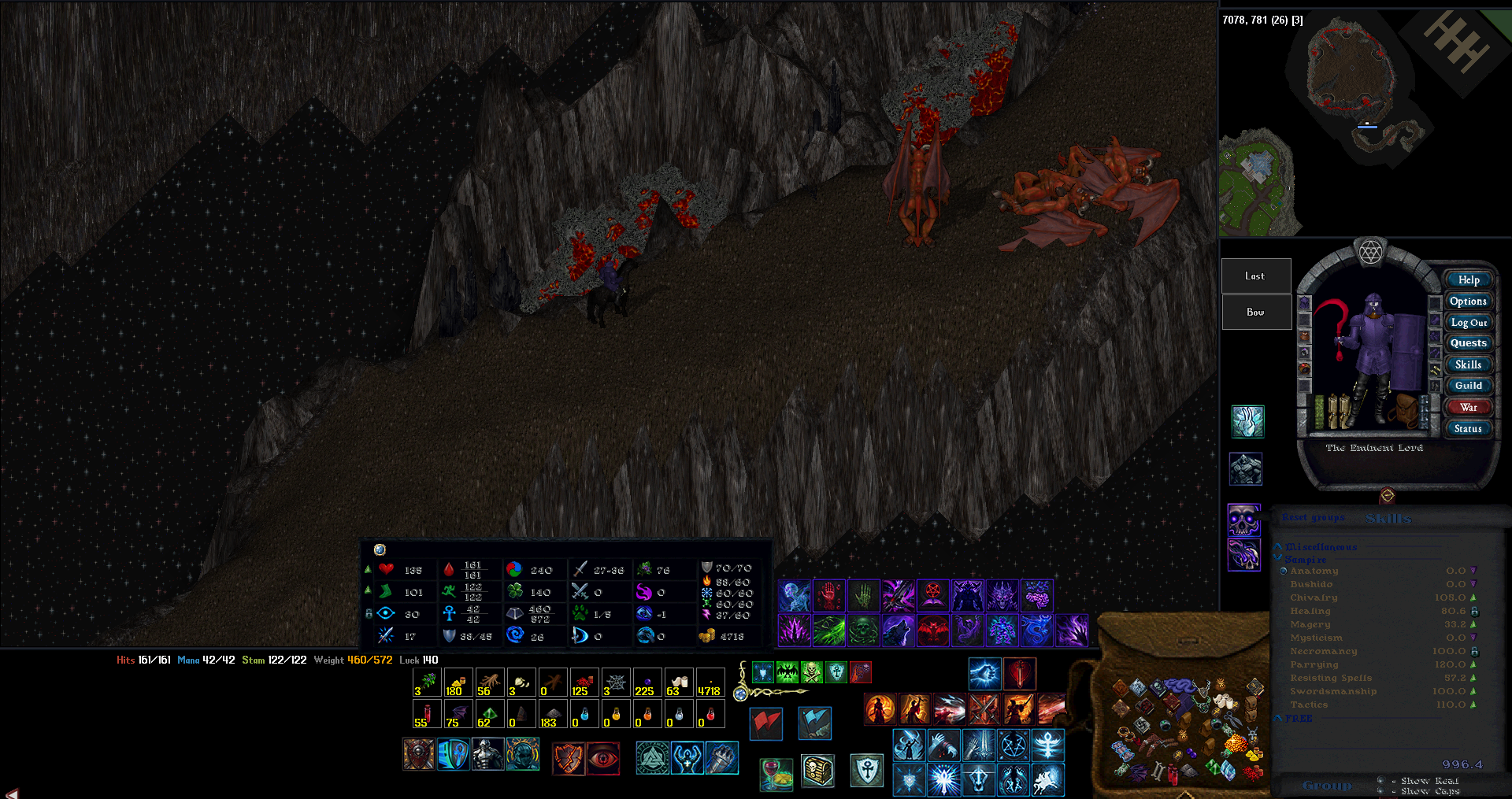Enable Show Real in the Skills window

click(1381, 781)
